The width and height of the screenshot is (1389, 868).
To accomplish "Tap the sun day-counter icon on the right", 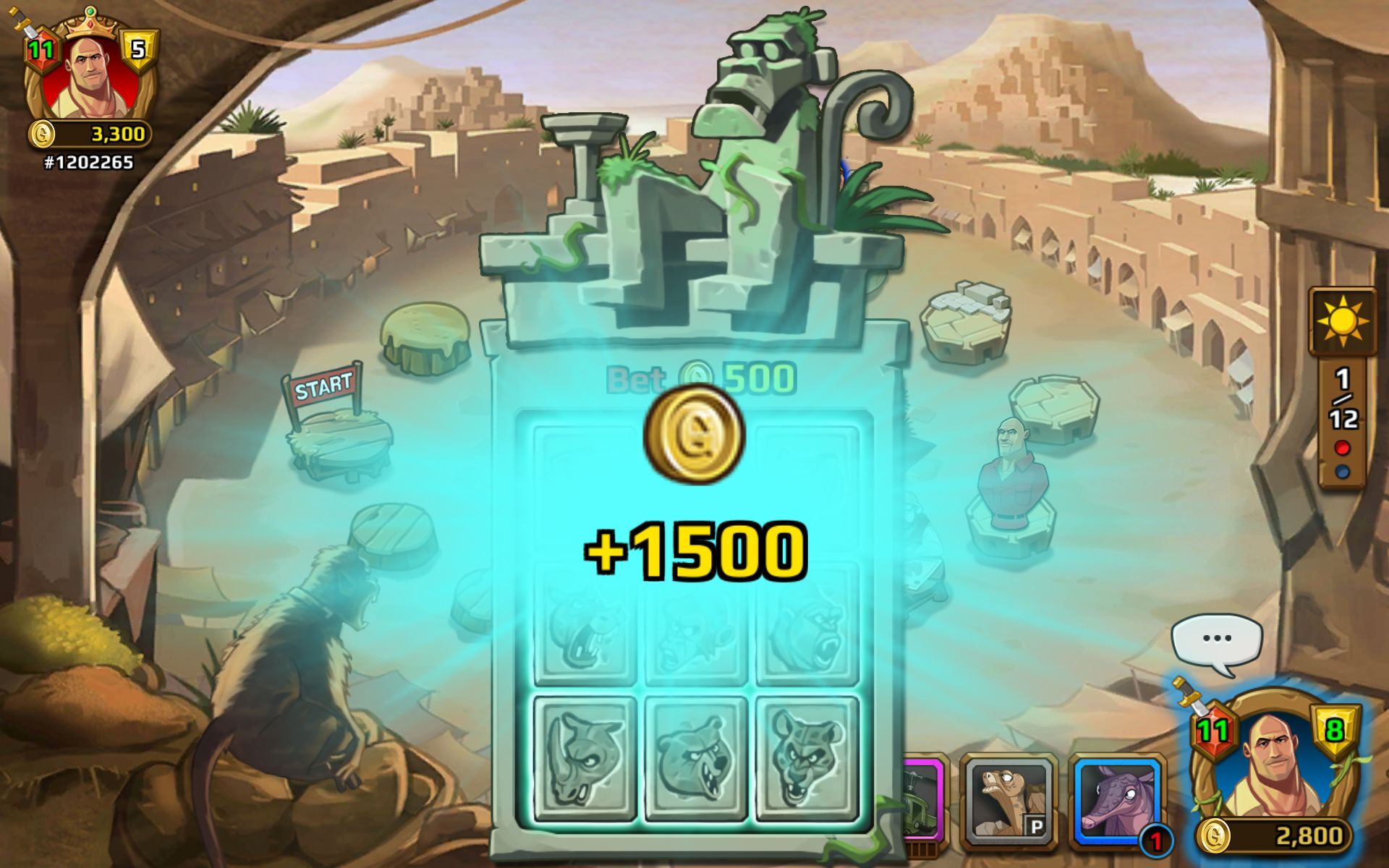I will 1343,320.
